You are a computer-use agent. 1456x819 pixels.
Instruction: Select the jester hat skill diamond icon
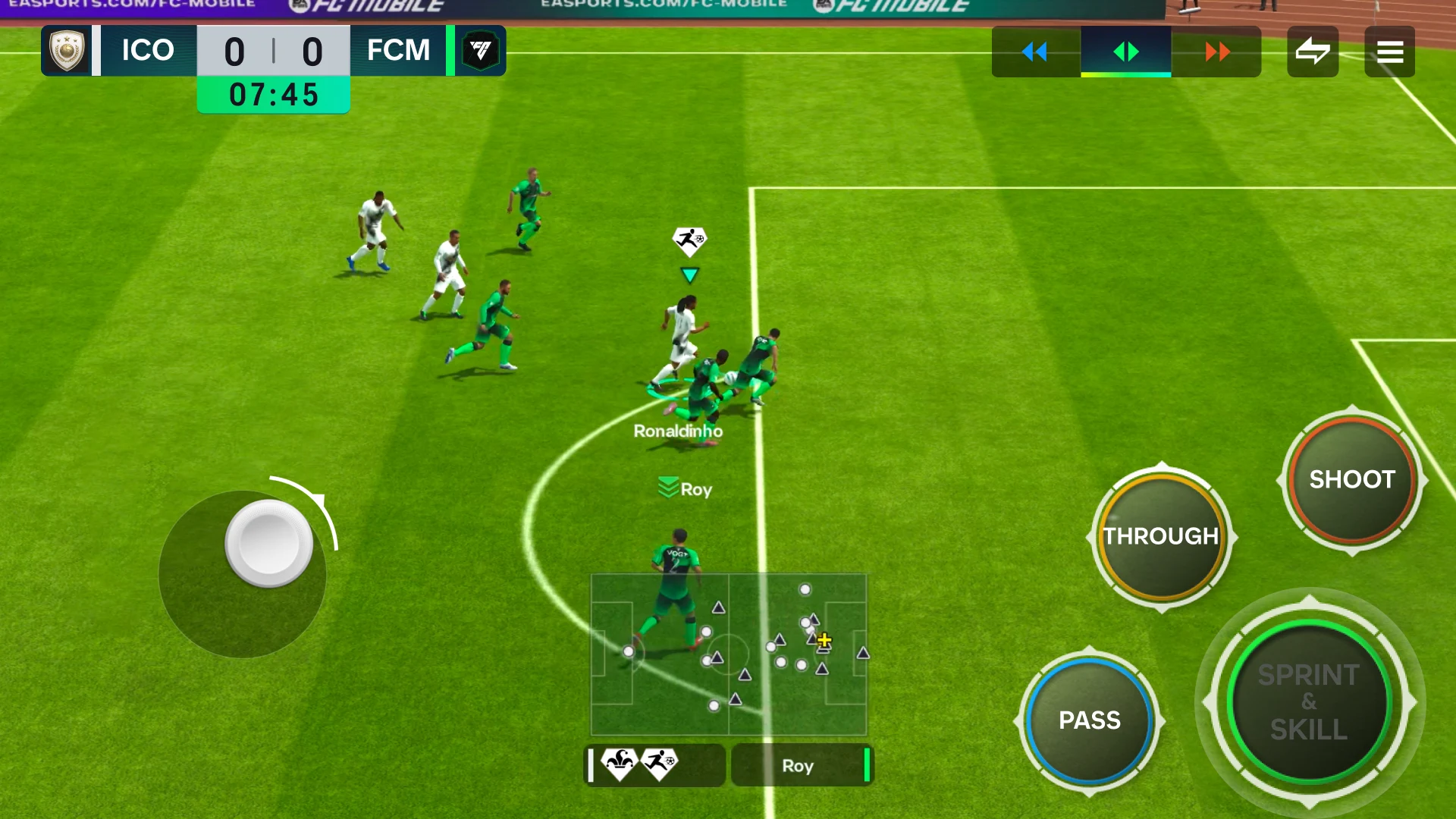click(619, 765)
